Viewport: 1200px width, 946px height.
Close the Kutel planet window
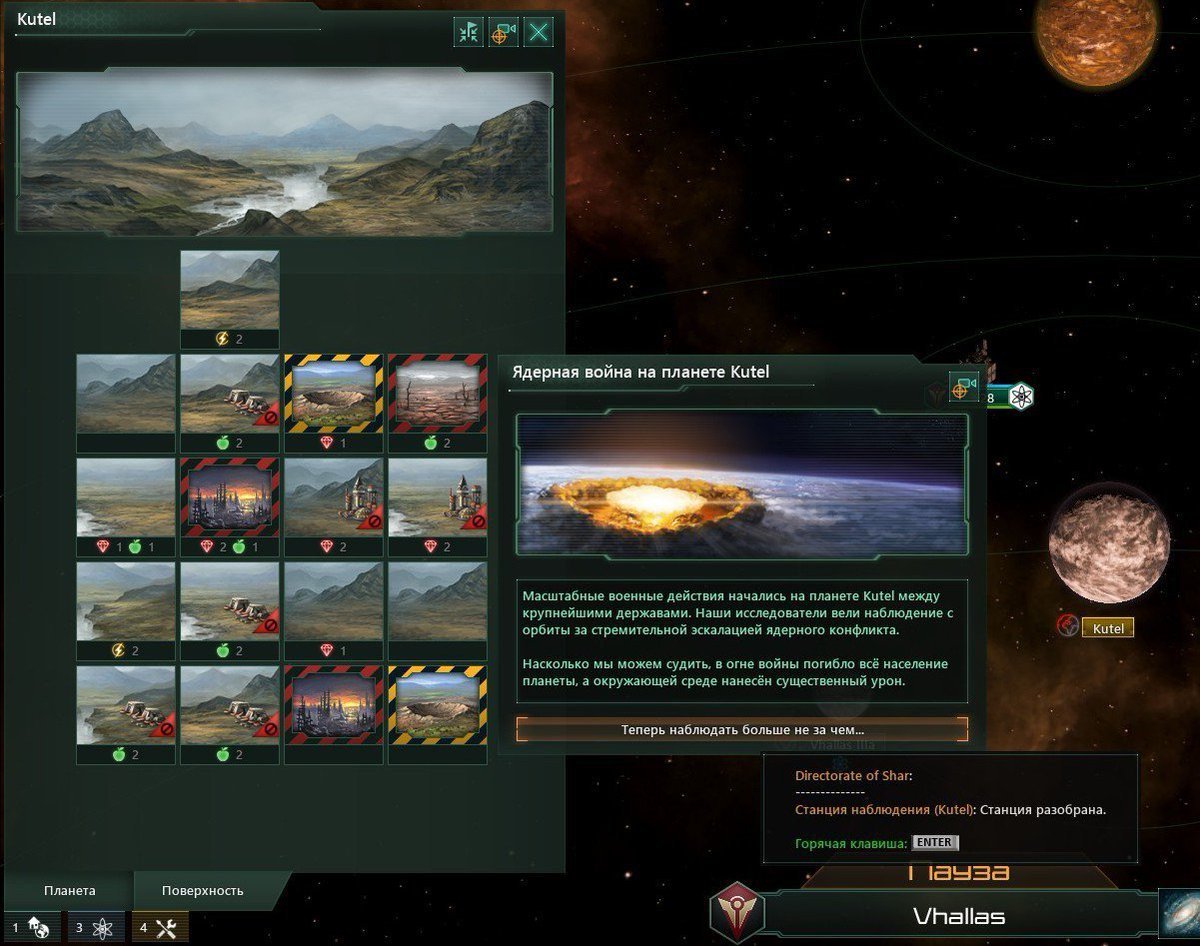point(539,32)
